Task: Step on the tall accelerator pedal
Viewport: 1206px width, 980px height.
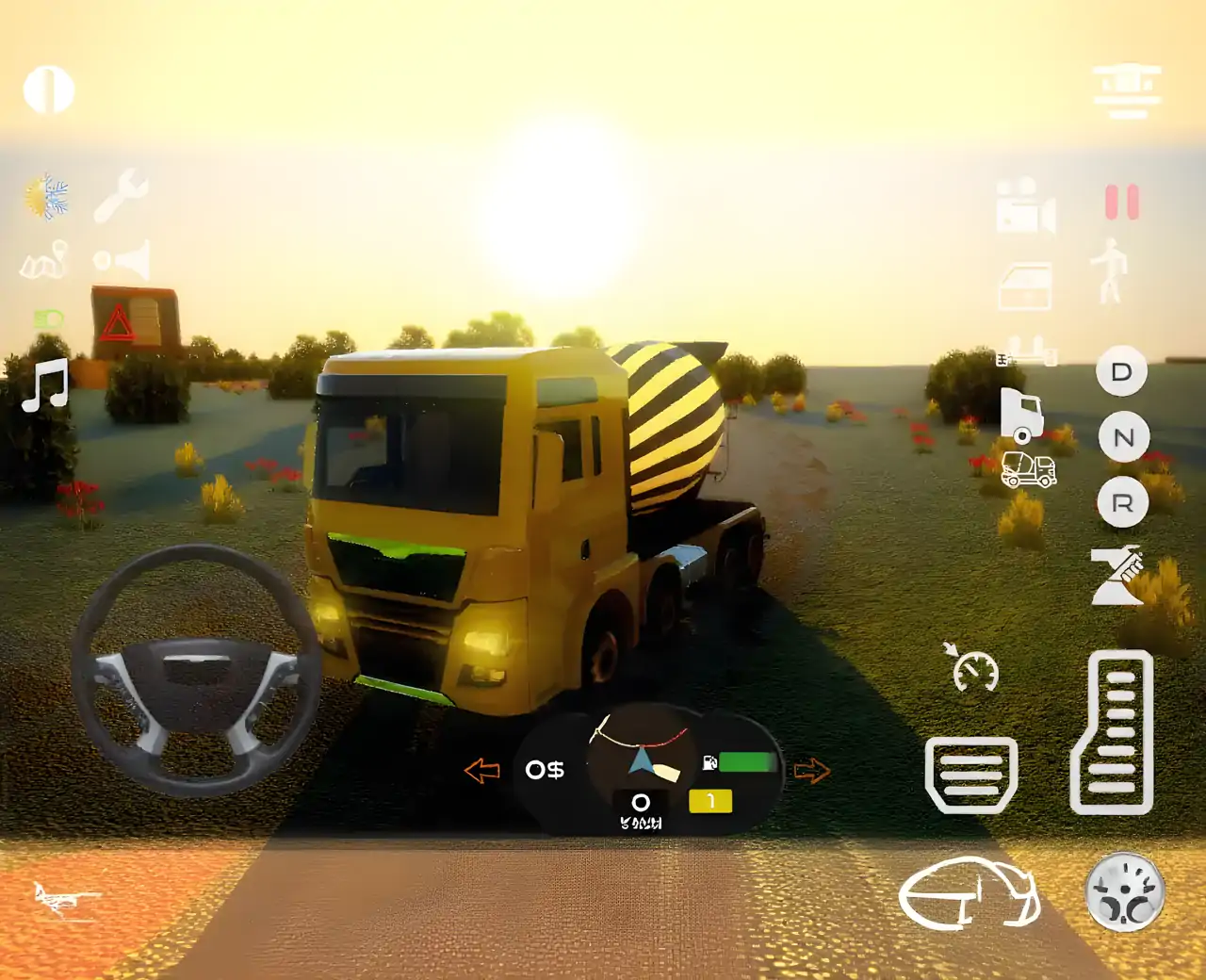Action: point(1114,732)
